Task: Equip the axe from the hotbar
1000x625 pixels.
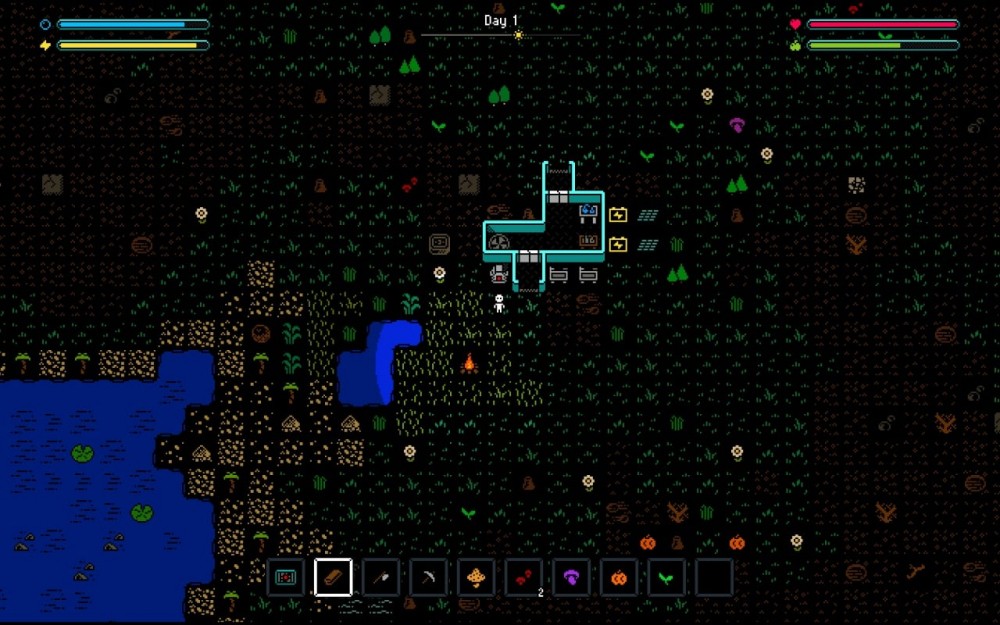Action: [381, 577]
